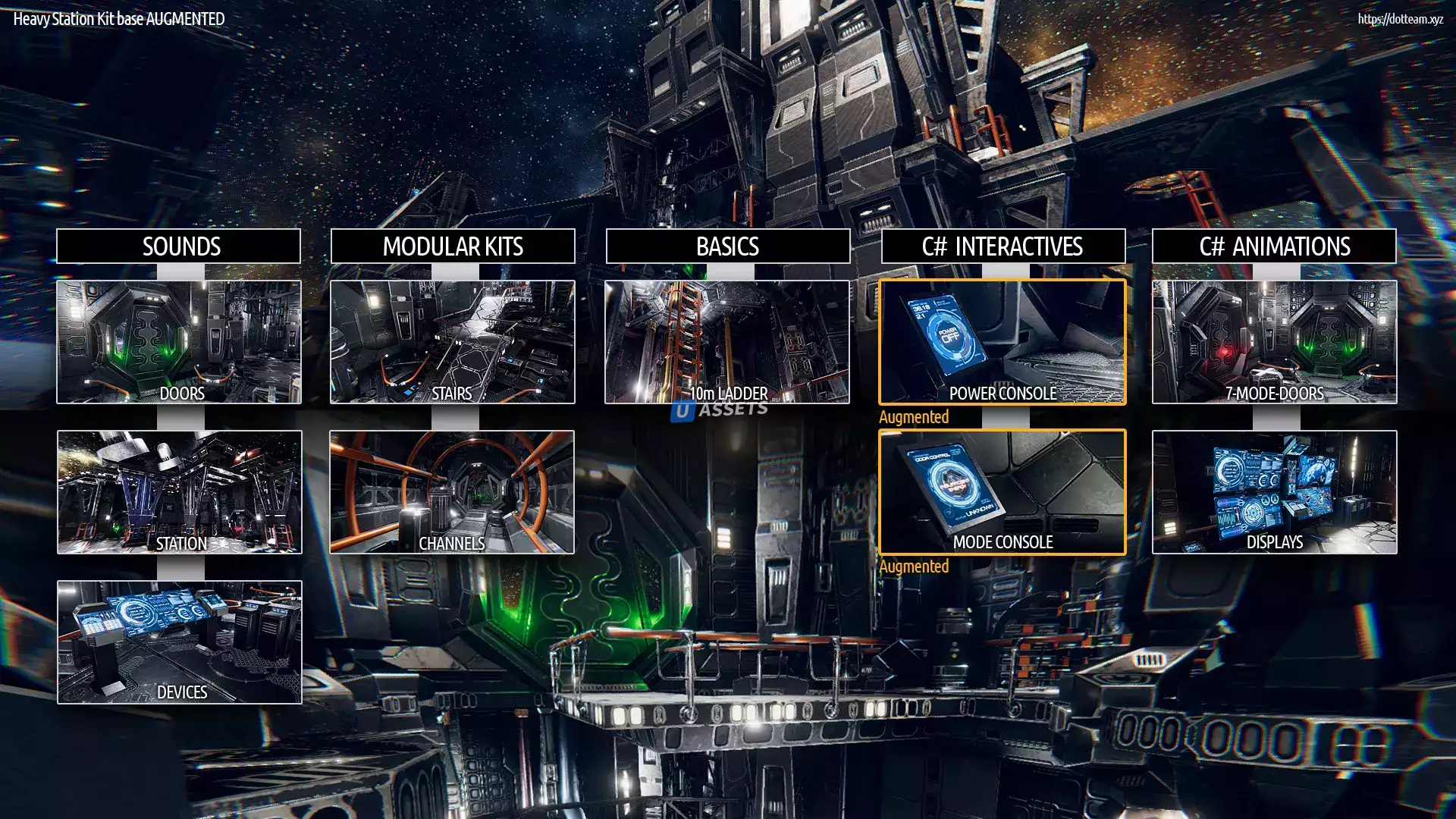The height and width of the screenshot is (819, 1456).
Task: View the STATION preview tile
Action: [x=179, y=492]
